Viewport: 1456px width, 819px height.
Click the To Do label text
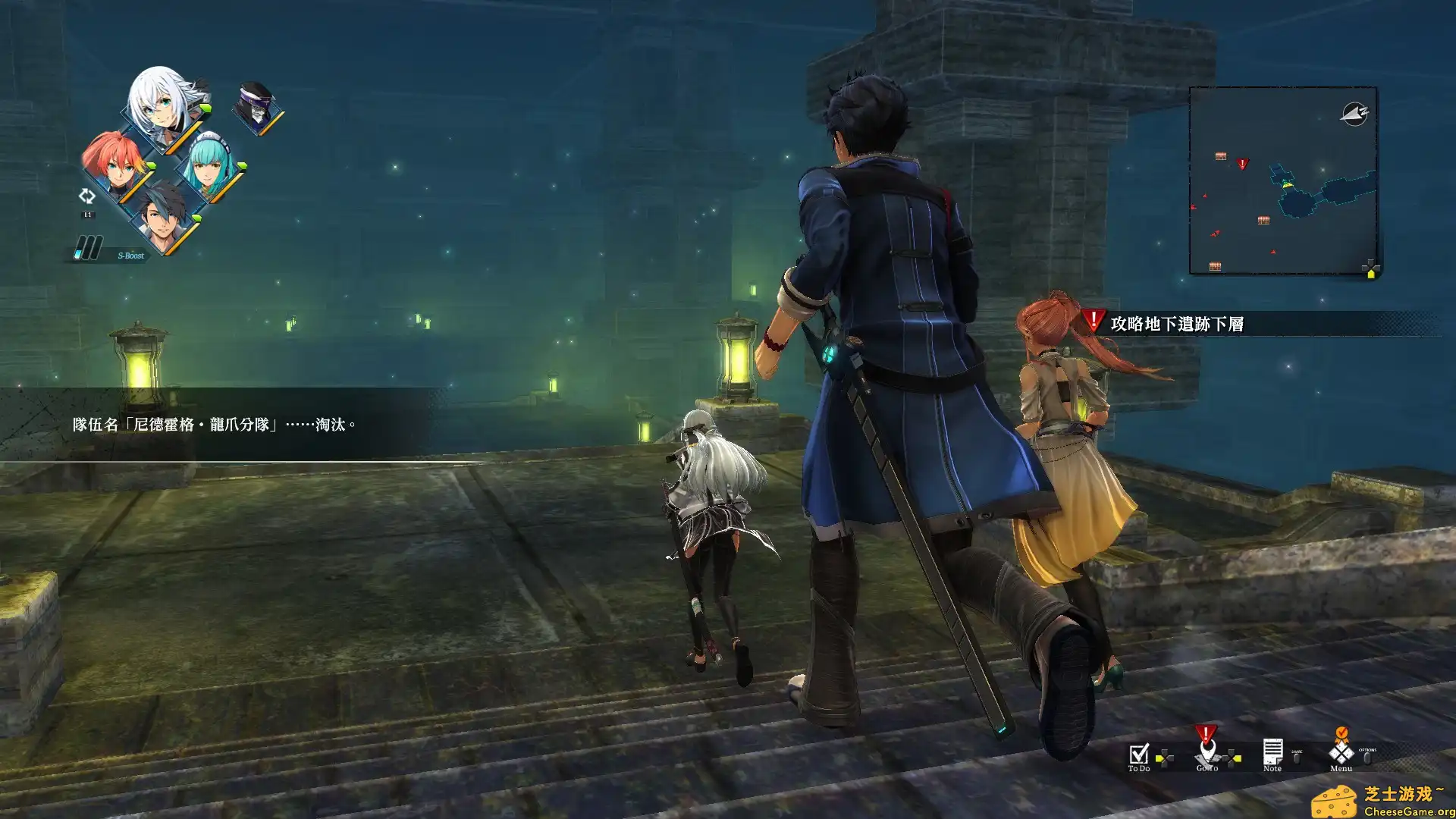tap(1140, 769)
